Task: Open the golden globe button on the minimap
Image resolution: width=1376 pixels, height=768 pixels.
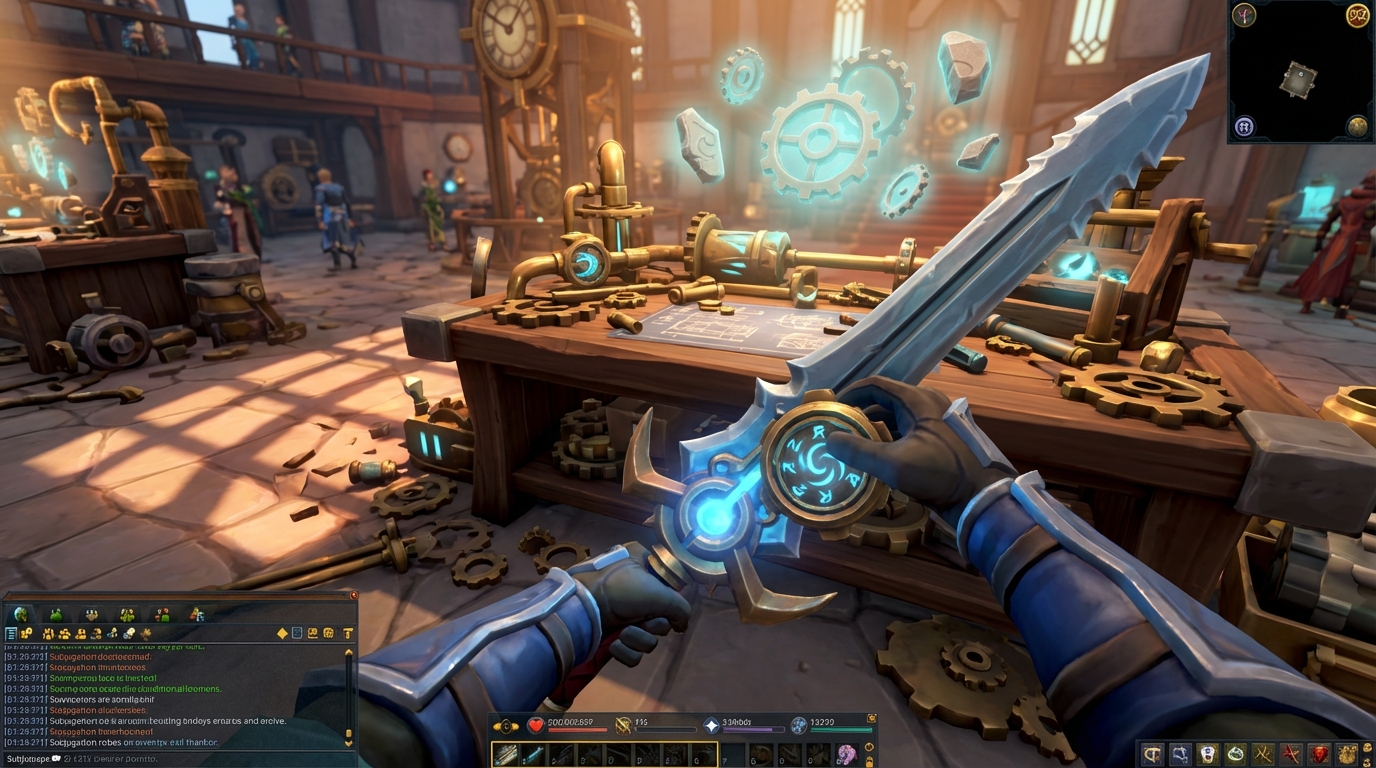Action: (1357, 126)
